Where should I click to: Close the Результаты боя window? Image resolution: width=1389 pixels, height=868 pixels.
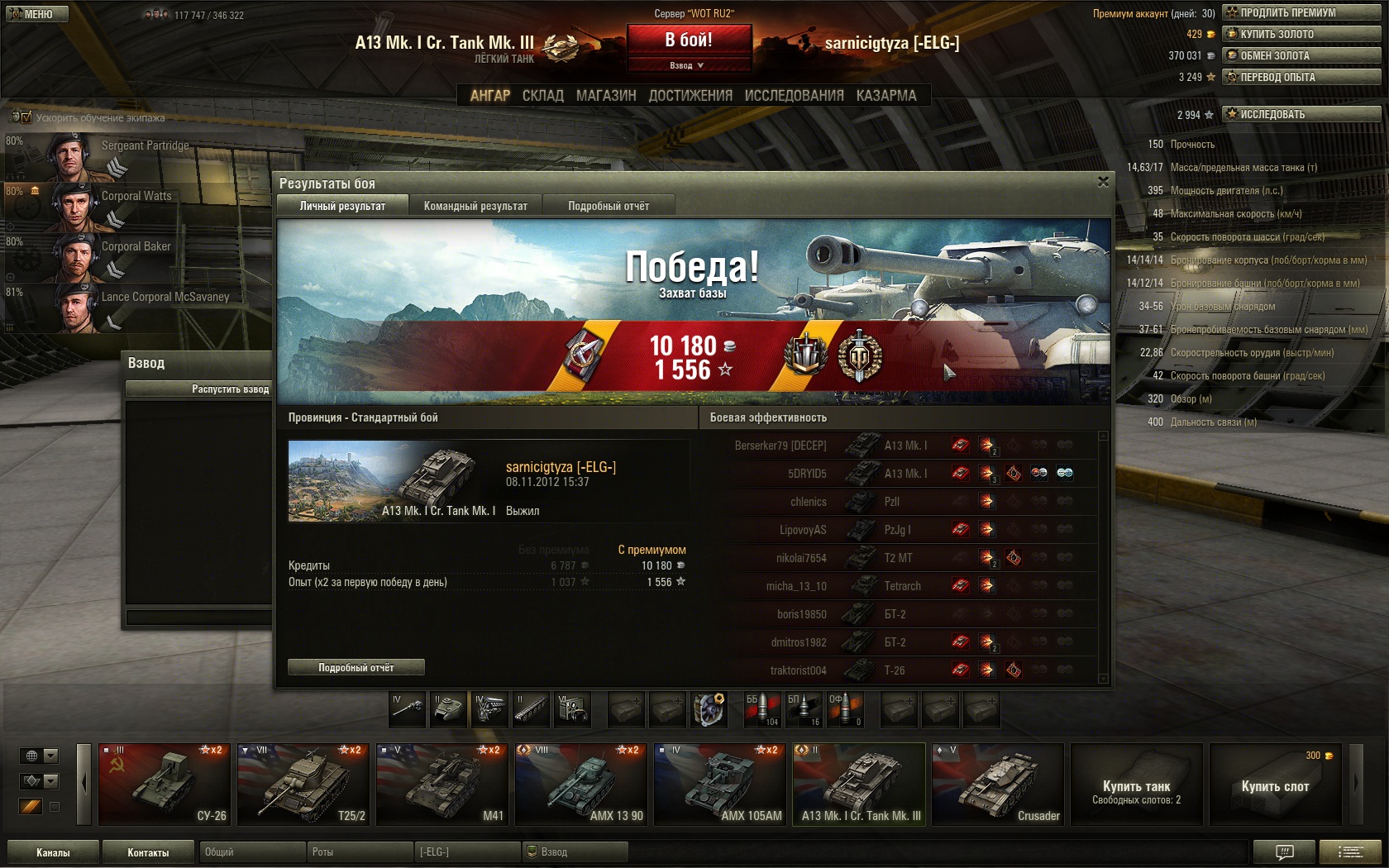1103,182
